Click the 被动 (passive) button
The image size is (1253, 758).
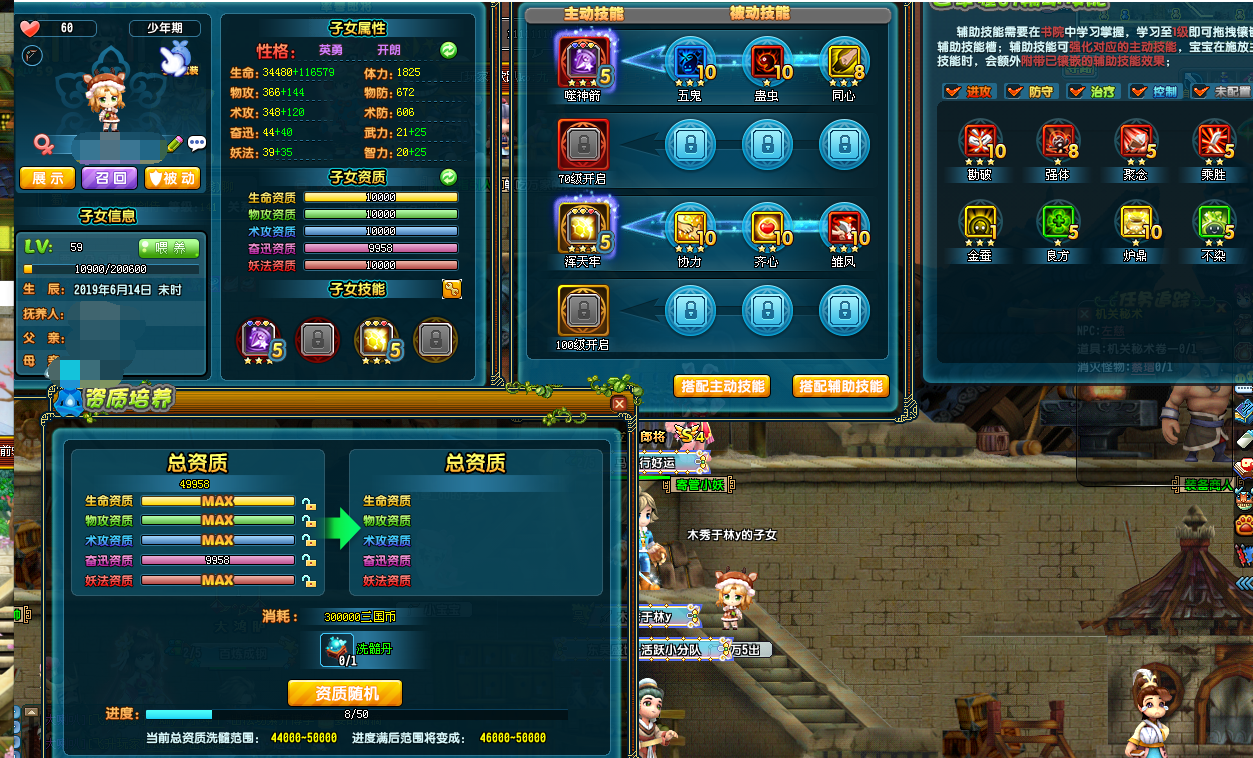[172, 178]
